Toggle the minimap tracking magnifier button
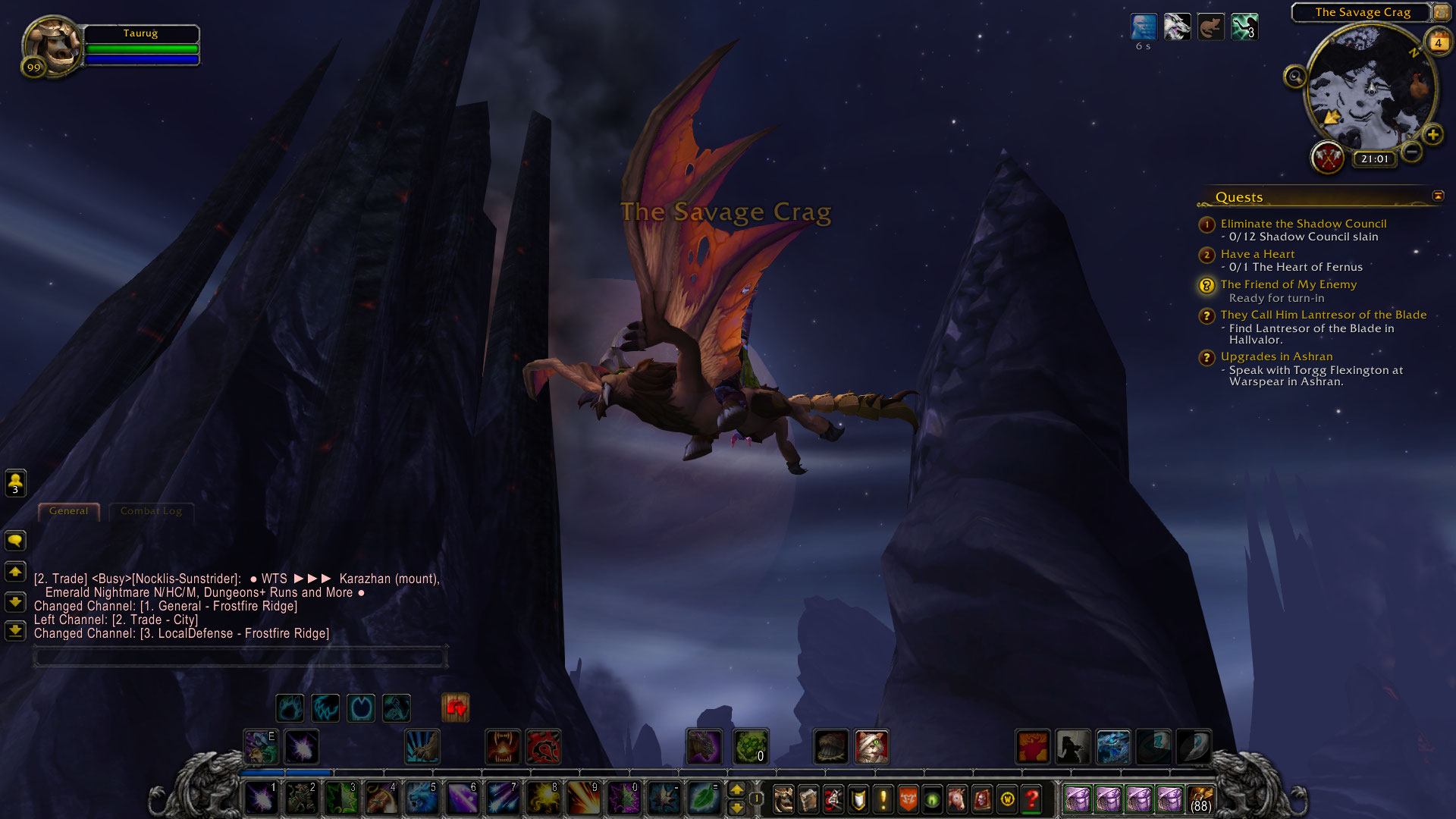Viewport: 1456px width, 819px height. (x=1294, y=77)
